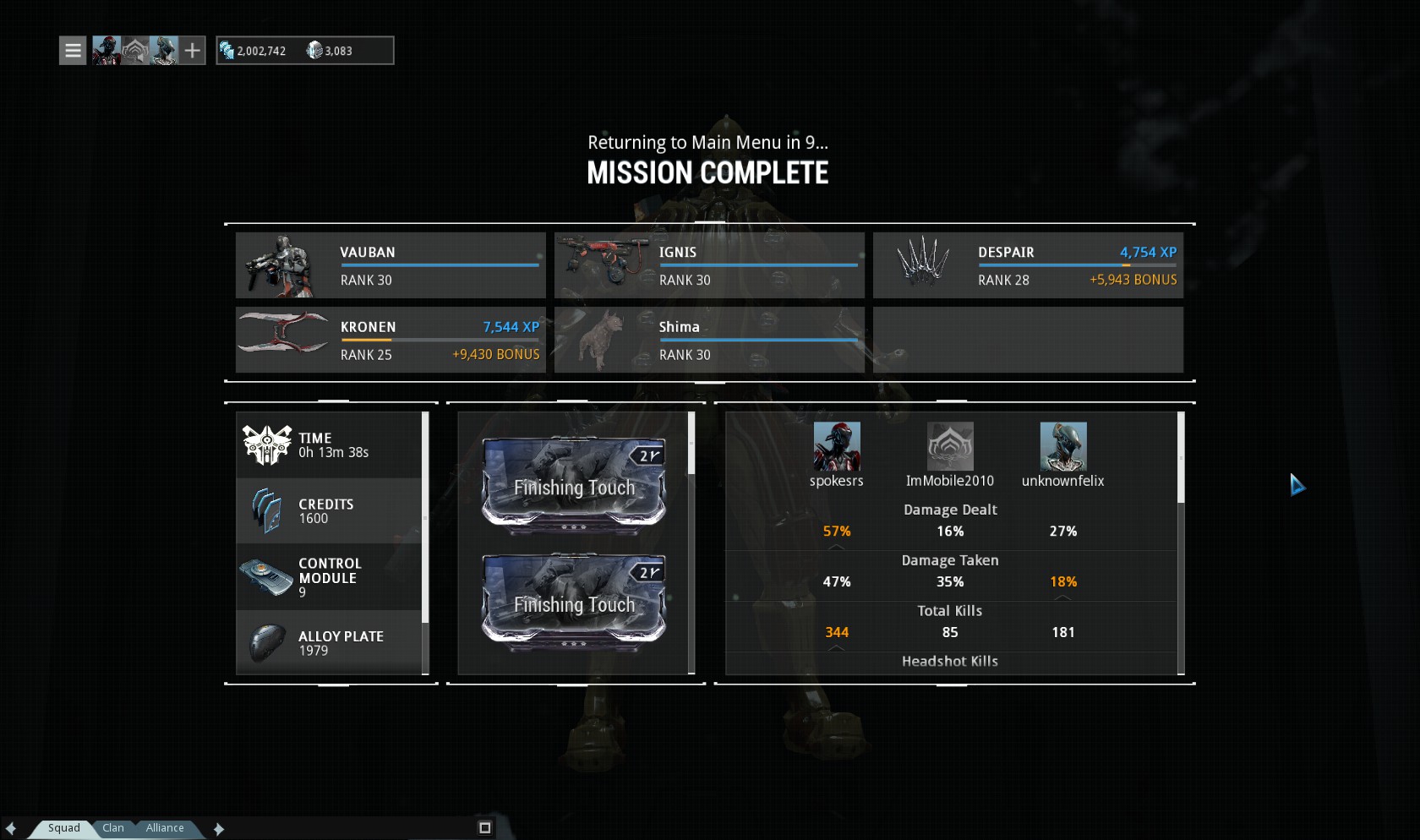The image size is (1420, 840).
Task: Open the main hamburger menu
Action: click(73, 51)
